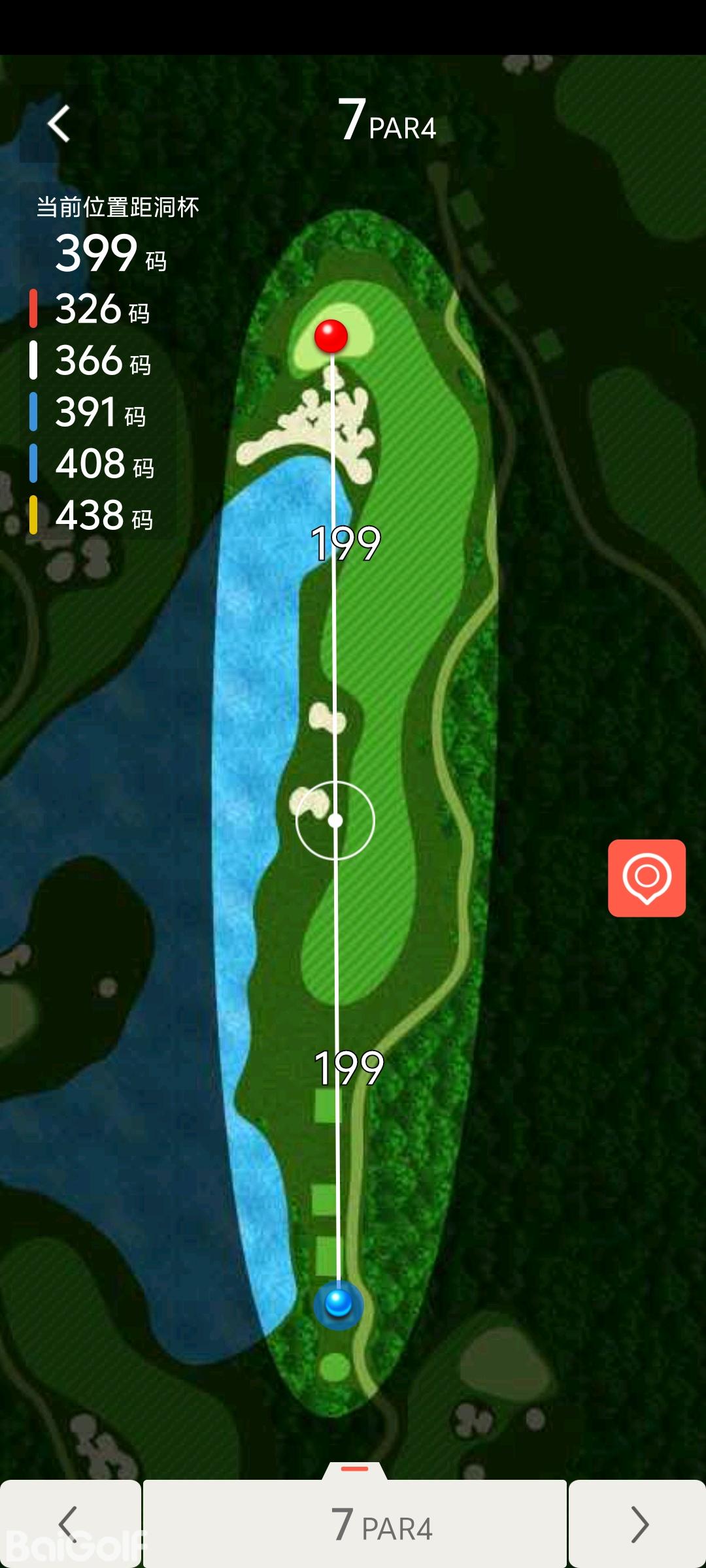
Task: Advance to the next hole
Action: click(x=637, y=1524)
